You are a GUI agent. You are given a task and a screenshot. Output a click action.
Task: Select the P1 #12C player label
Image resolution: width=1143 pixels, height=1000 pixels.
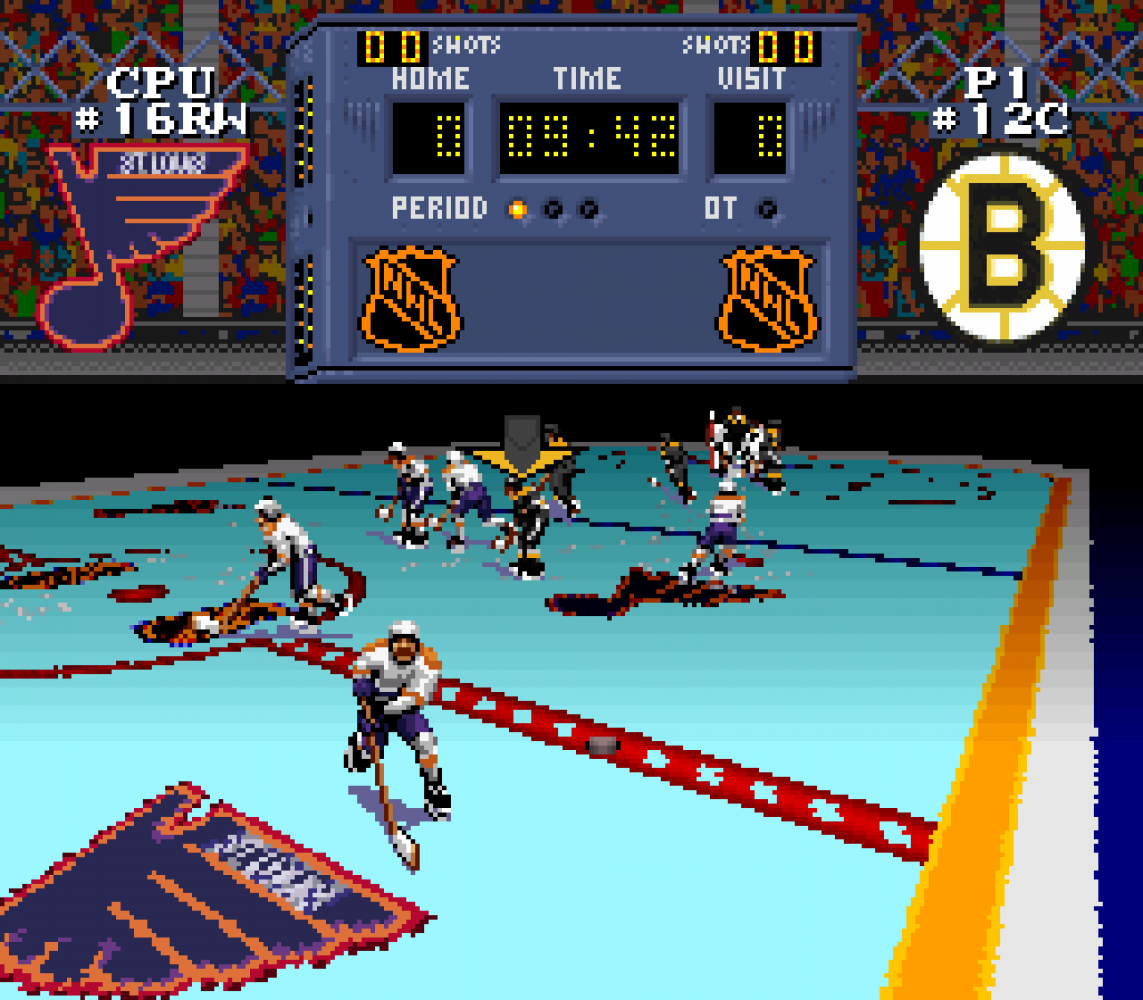point(1000,101)
